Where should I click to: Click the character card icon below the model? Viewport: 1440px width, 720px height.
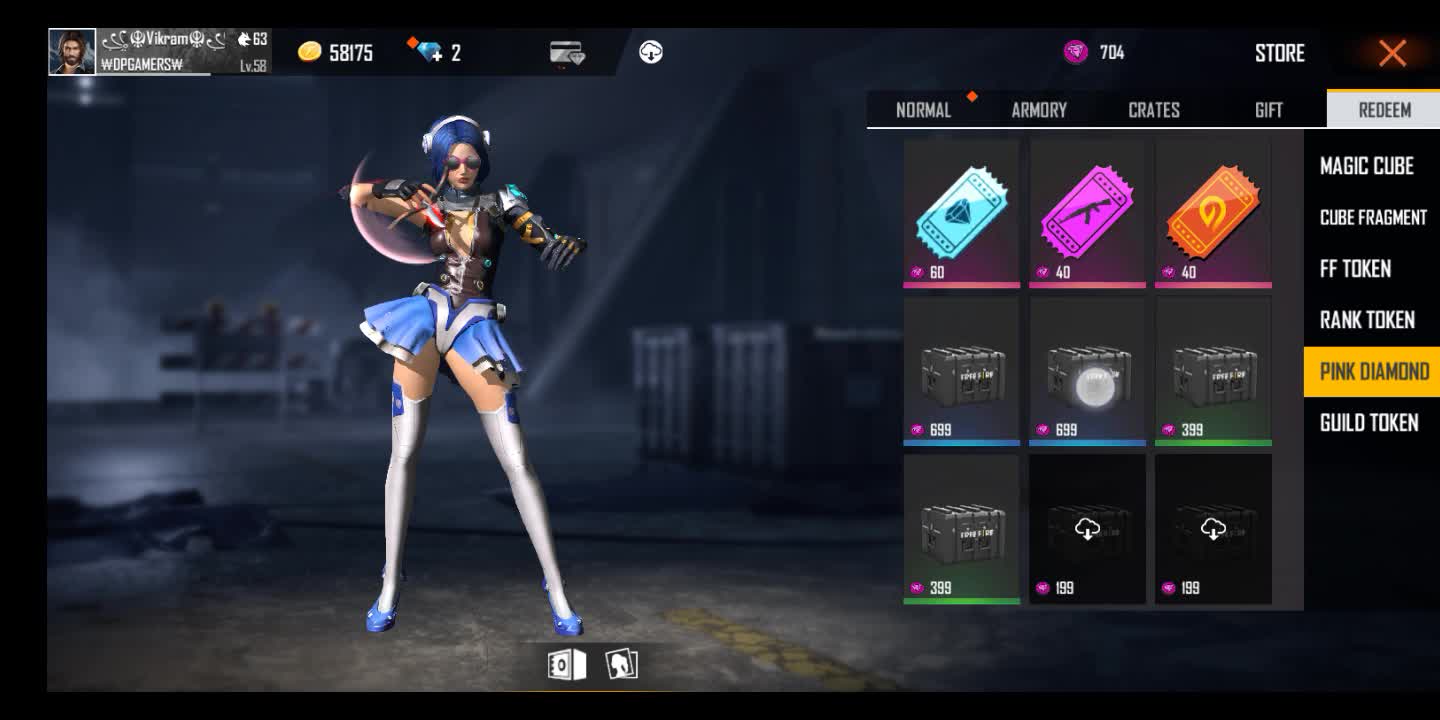[x=621, y=665]
